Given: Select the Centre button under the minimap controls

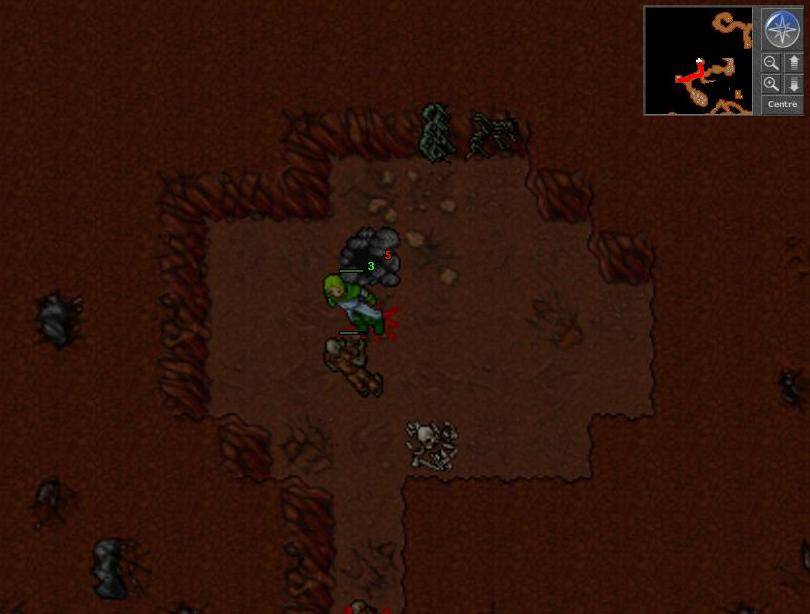Looking at the screenshot, I should pos(782,104).
